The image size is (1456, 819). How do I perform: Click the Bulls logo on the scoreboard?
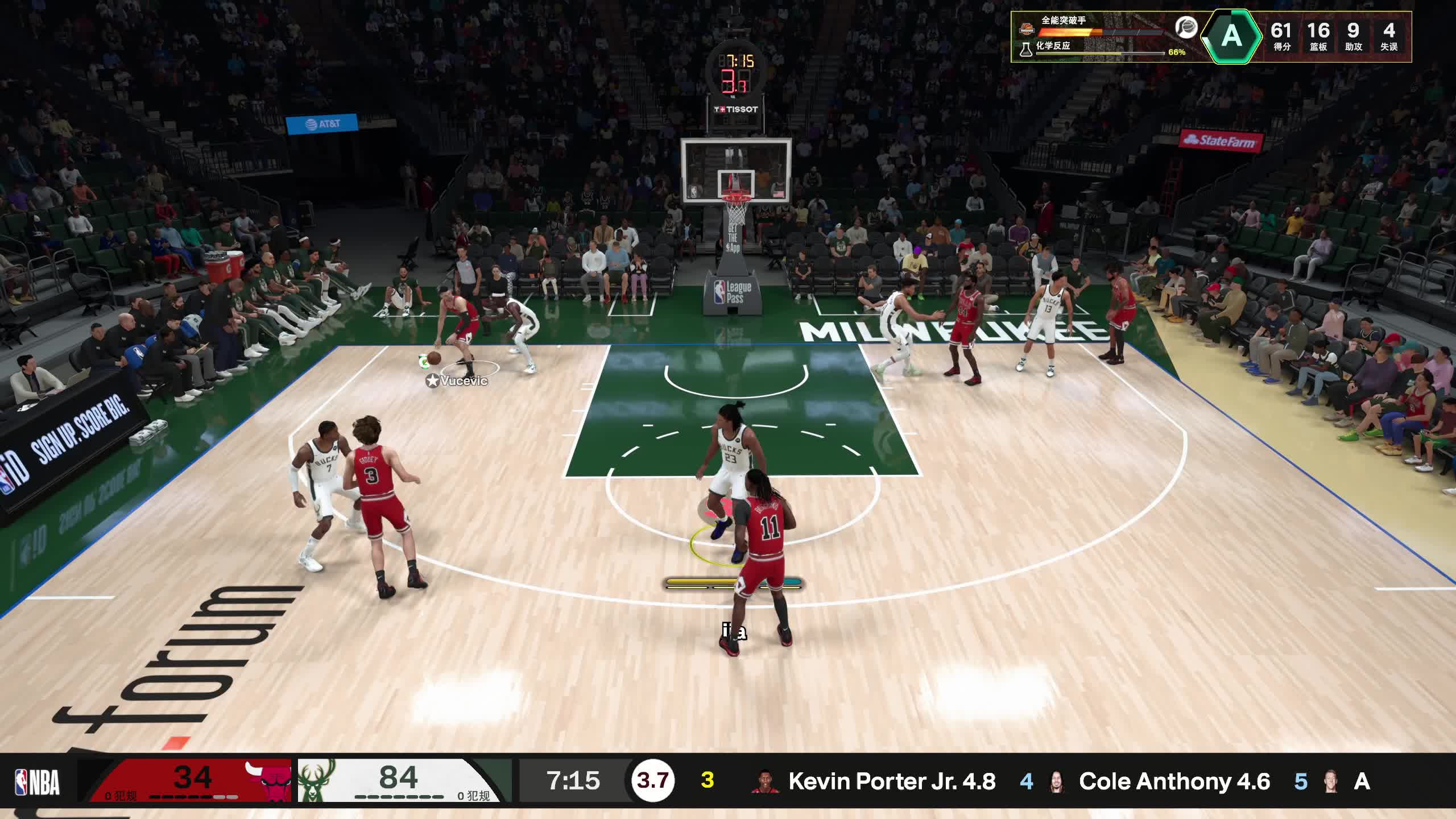[267, 780]
